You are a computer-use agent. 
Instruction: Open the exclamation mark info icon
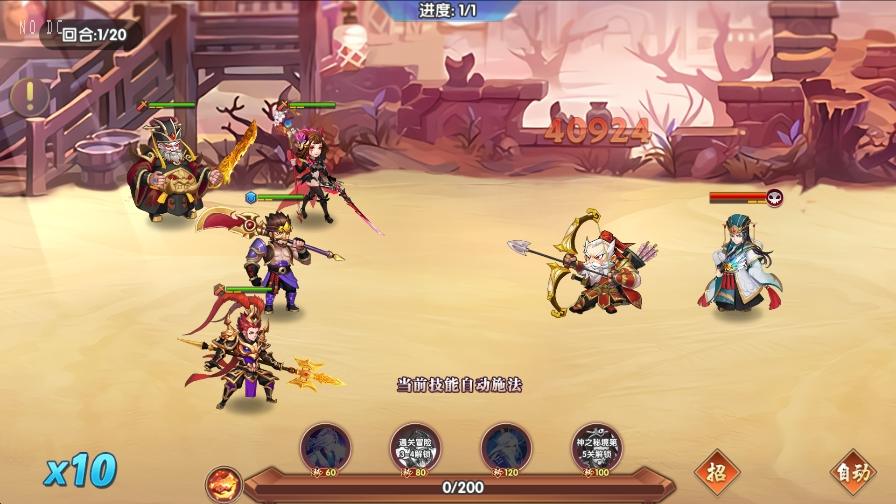click(x=32, y=95)
